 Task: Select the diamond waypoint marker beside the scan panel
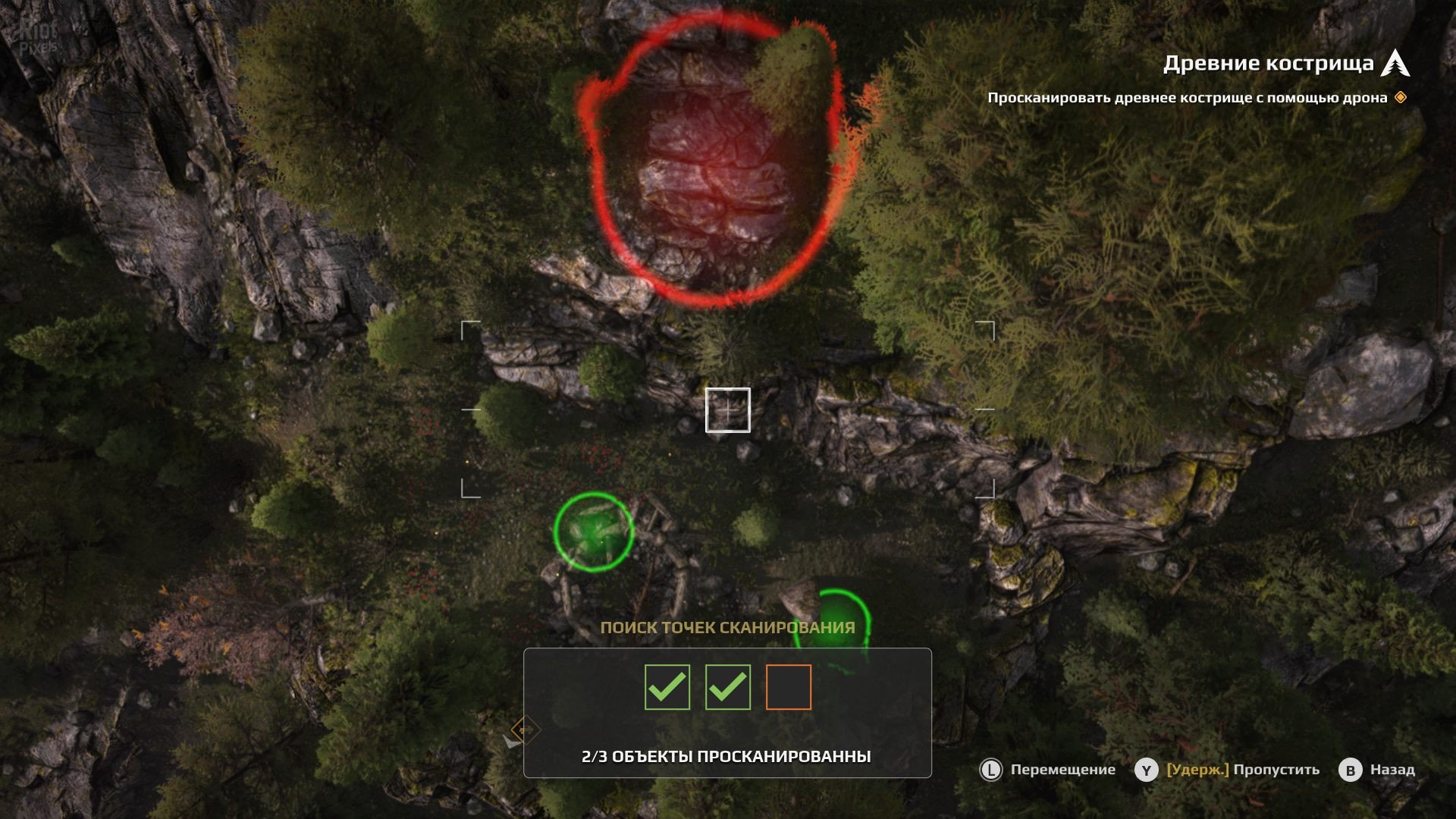click(525, 730)
